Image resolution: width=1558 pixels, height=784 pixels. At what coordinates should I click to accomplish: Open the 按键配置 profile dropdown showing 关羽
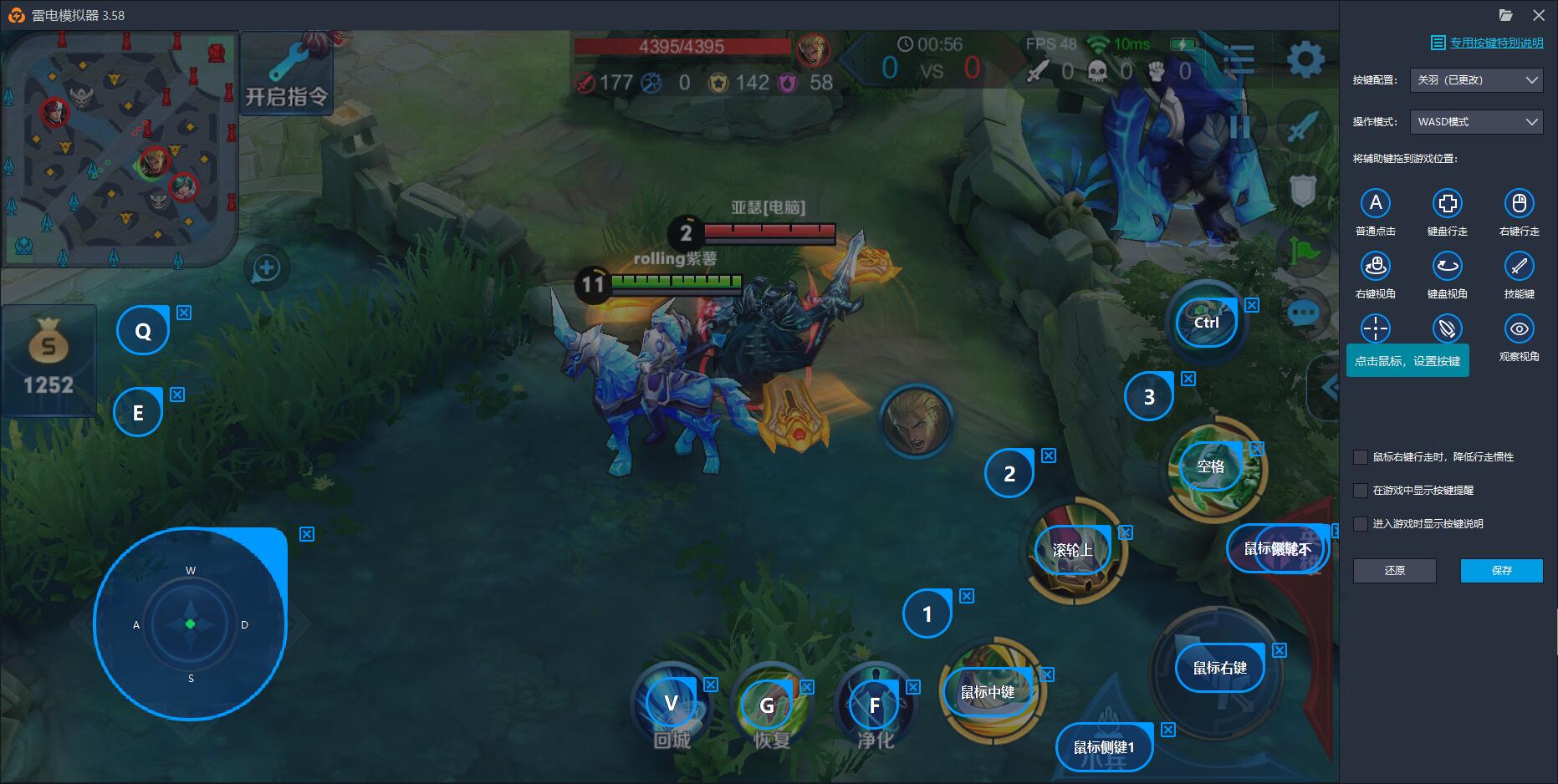(1476, 80)
